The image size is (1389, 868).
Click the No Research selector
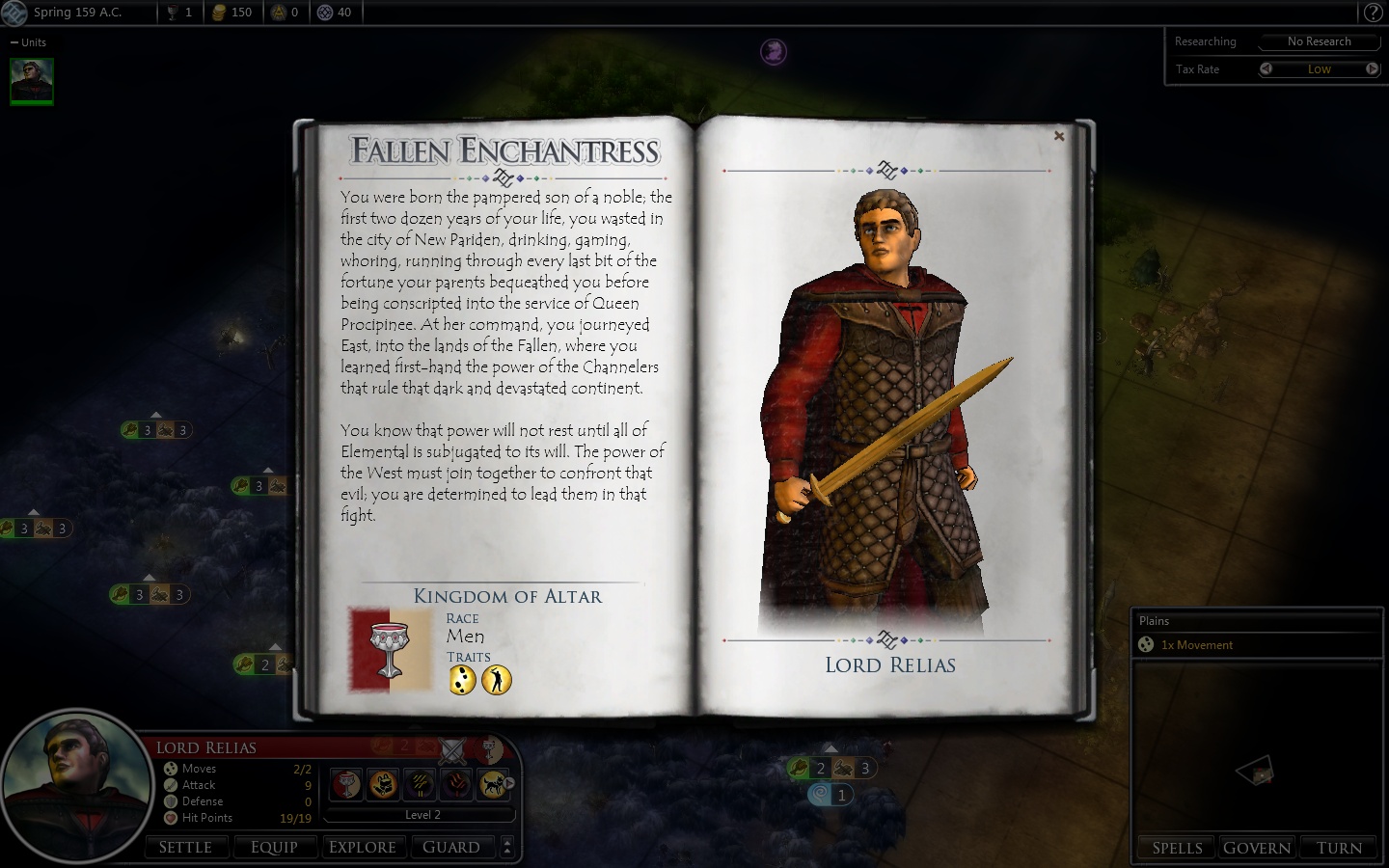(1319, 41)
